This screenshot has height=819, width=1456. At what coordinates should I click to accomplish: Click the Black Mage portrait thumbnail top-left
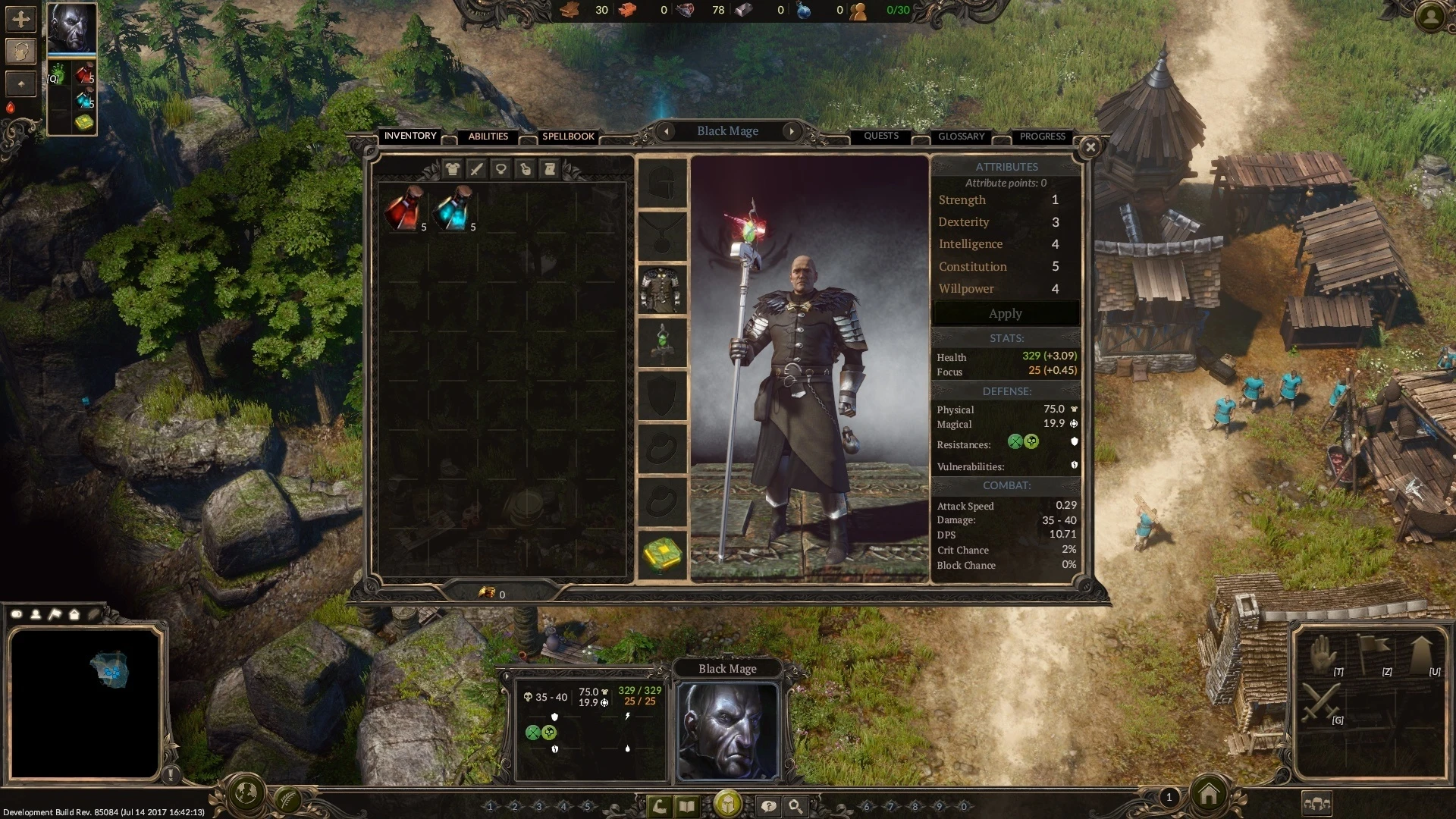(71, 28)
